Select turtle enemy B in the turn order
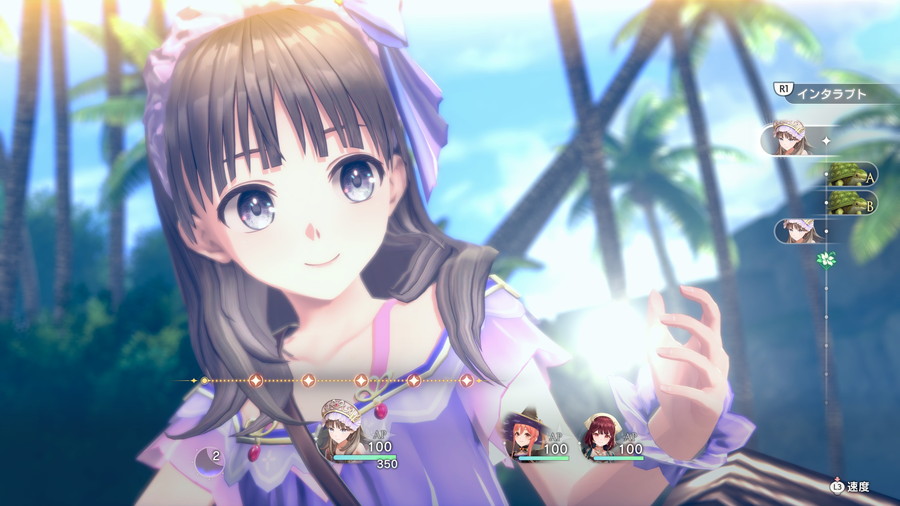This screenshot has height=506, width=900. [x=850, y=204]
